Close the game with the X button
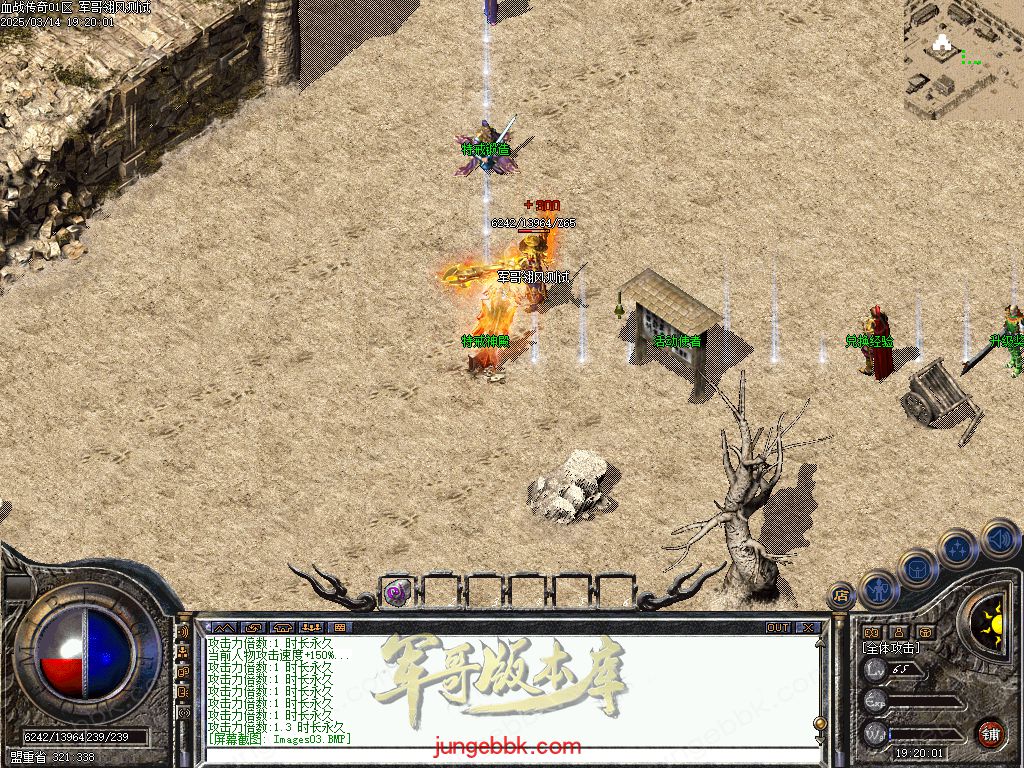Screen dimensions: 1024x768 pyautogui.click(x=807, y=628)
